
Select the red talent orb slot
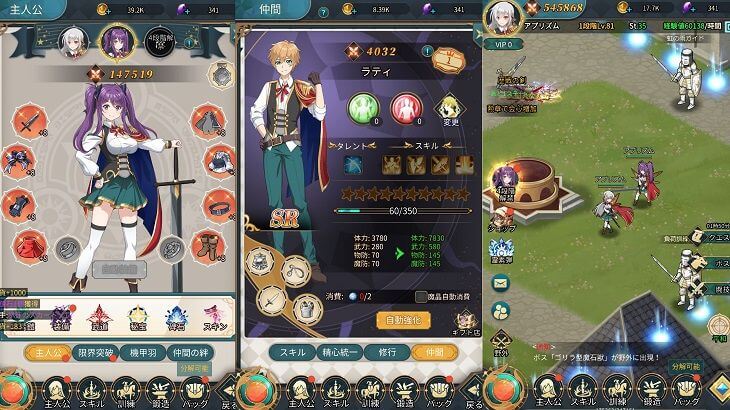click(x=405, y=107)
